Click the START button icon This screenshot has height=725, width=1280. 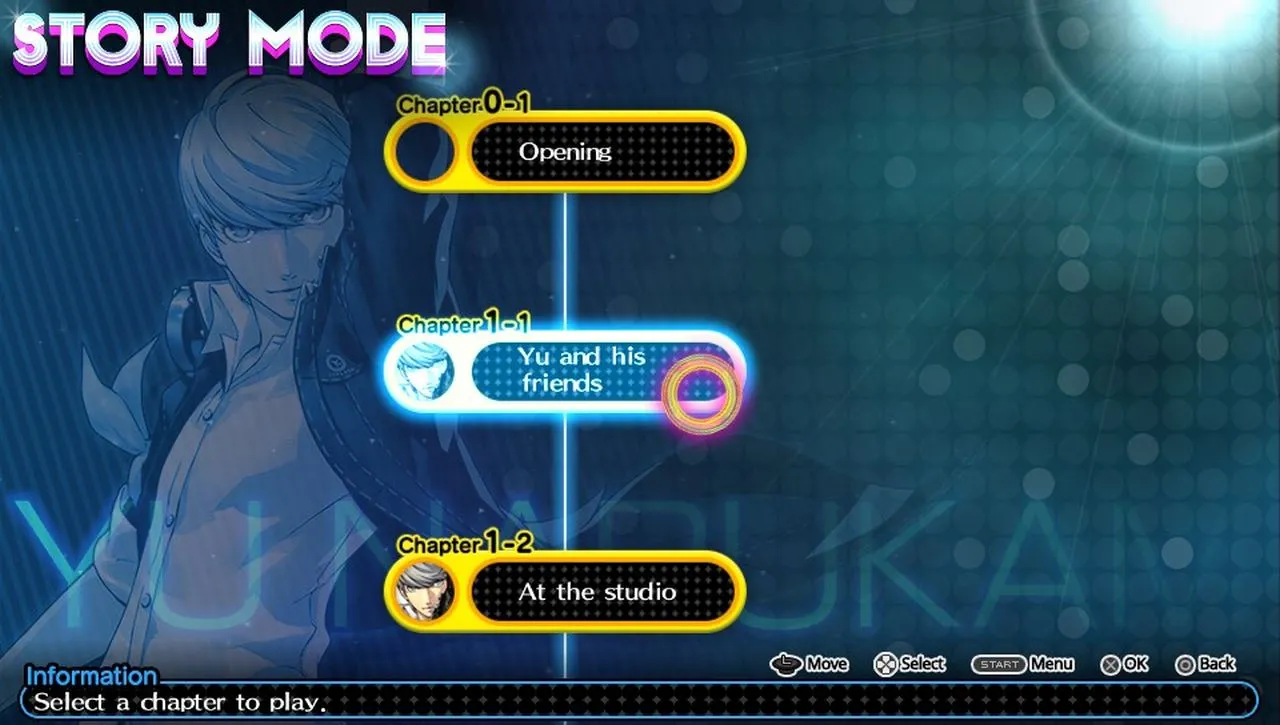coord(1000,663)
